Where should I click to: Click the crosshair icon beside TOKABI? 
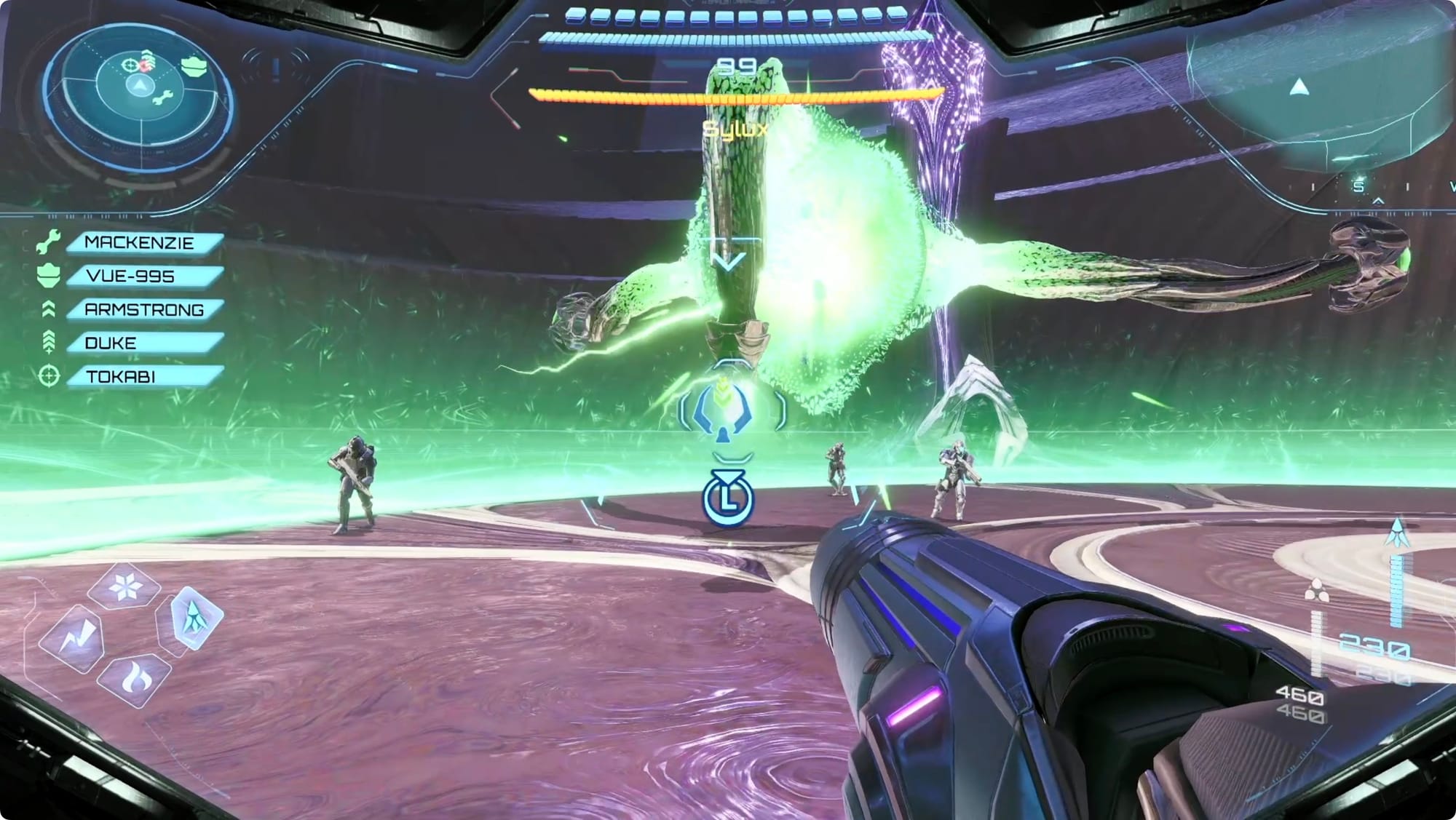[x=49, y=376]
